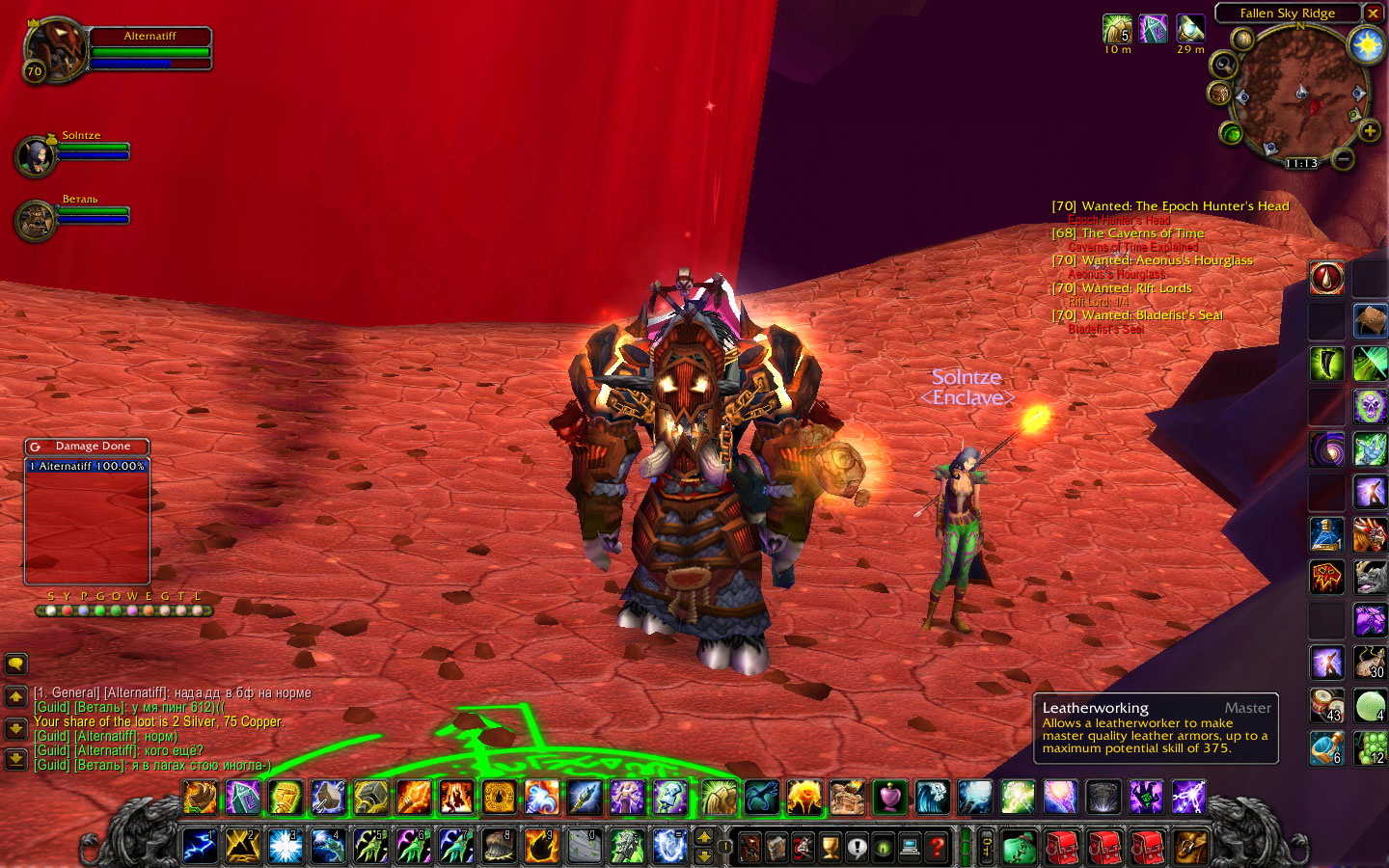
Task: Open The Caverns of Time quest entry
Action: tap(1142, 233)
